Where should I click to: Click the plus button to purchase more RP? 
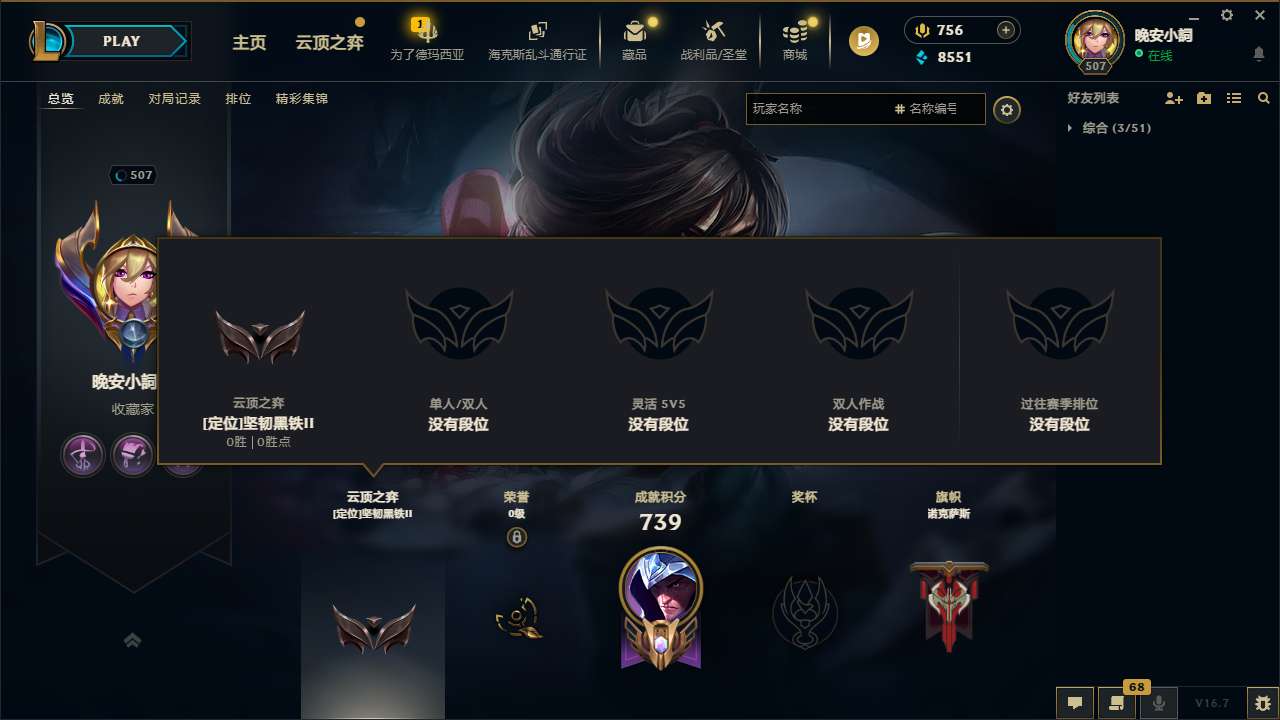click(1005, 29)
